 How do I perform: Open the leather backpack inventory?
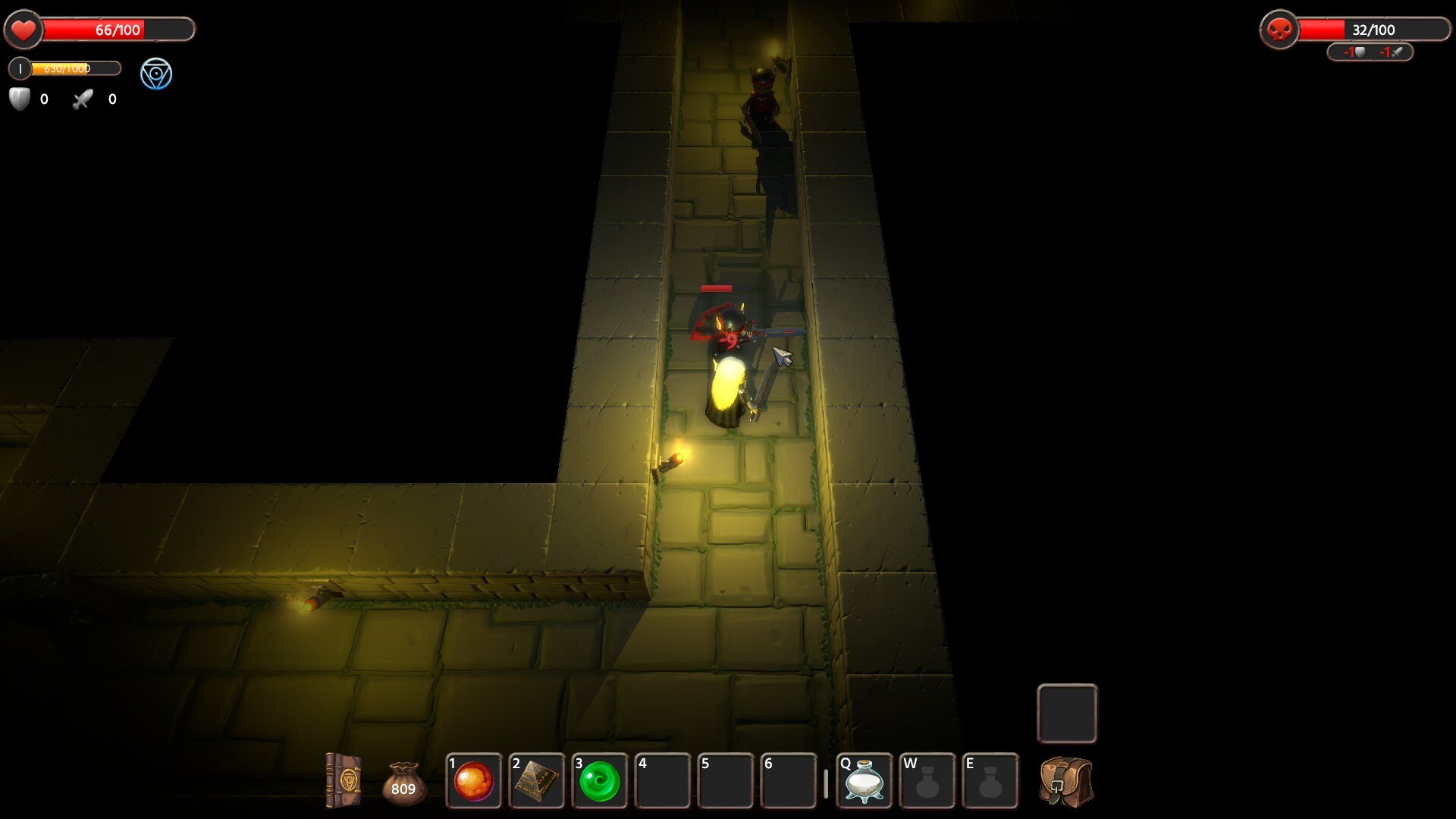click(1066, 781)
